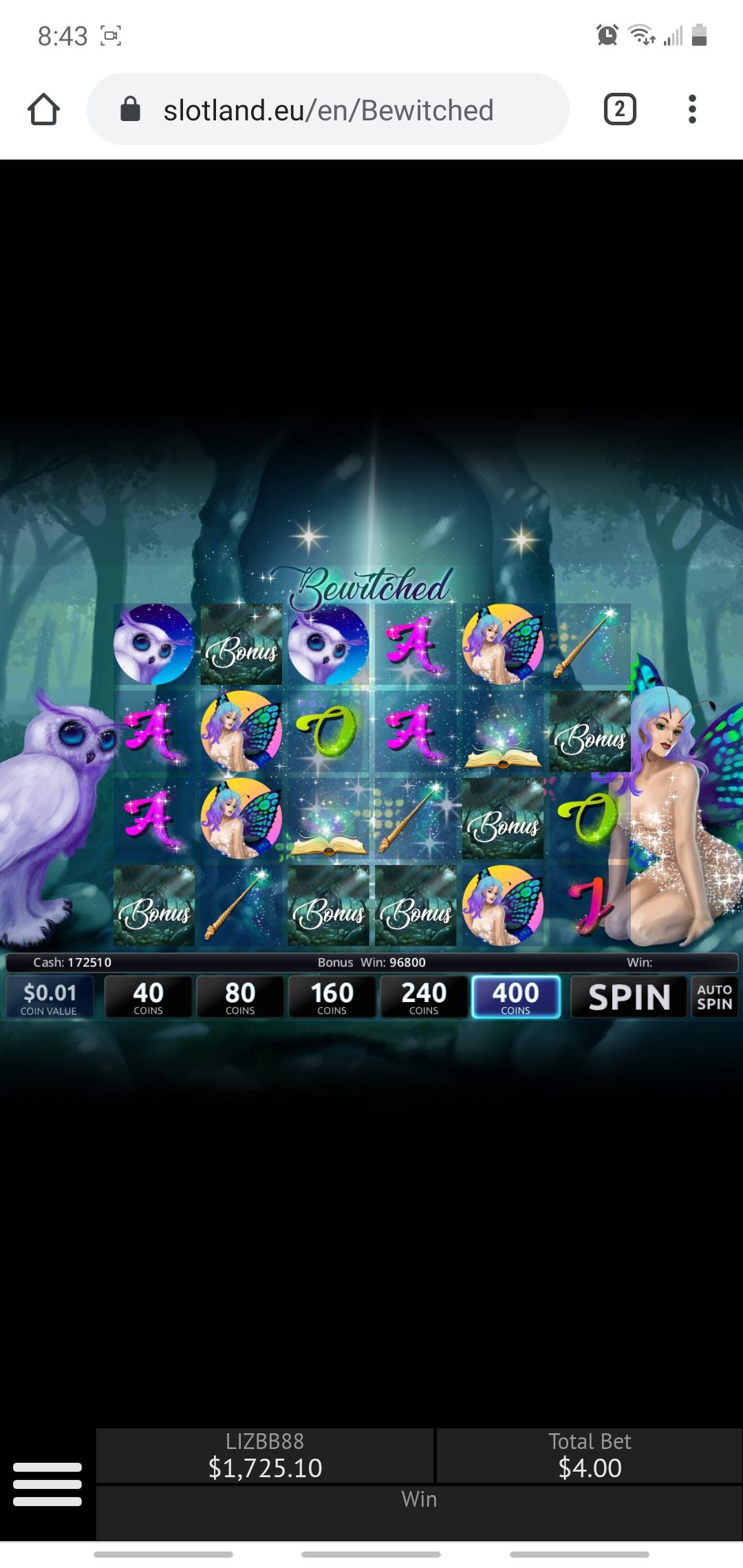Image resolution: width=743 pixels, height=1568 pixels.
Task: Open the browser three-dot menu
Action: [x=692, y=110]
